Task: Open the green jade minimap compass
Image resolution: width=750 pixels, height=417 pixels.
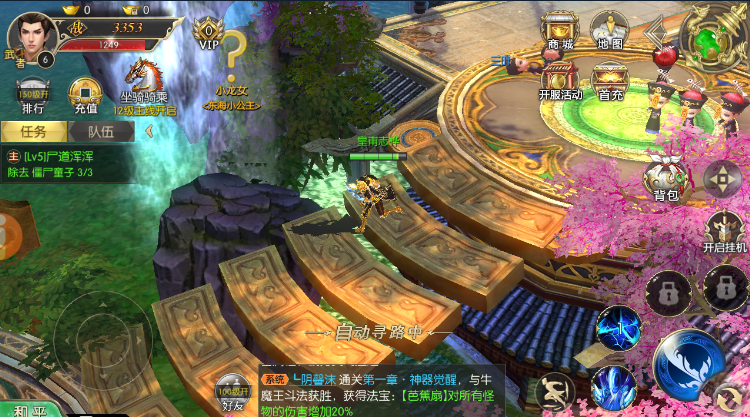Action: click(x=712, y=36)
